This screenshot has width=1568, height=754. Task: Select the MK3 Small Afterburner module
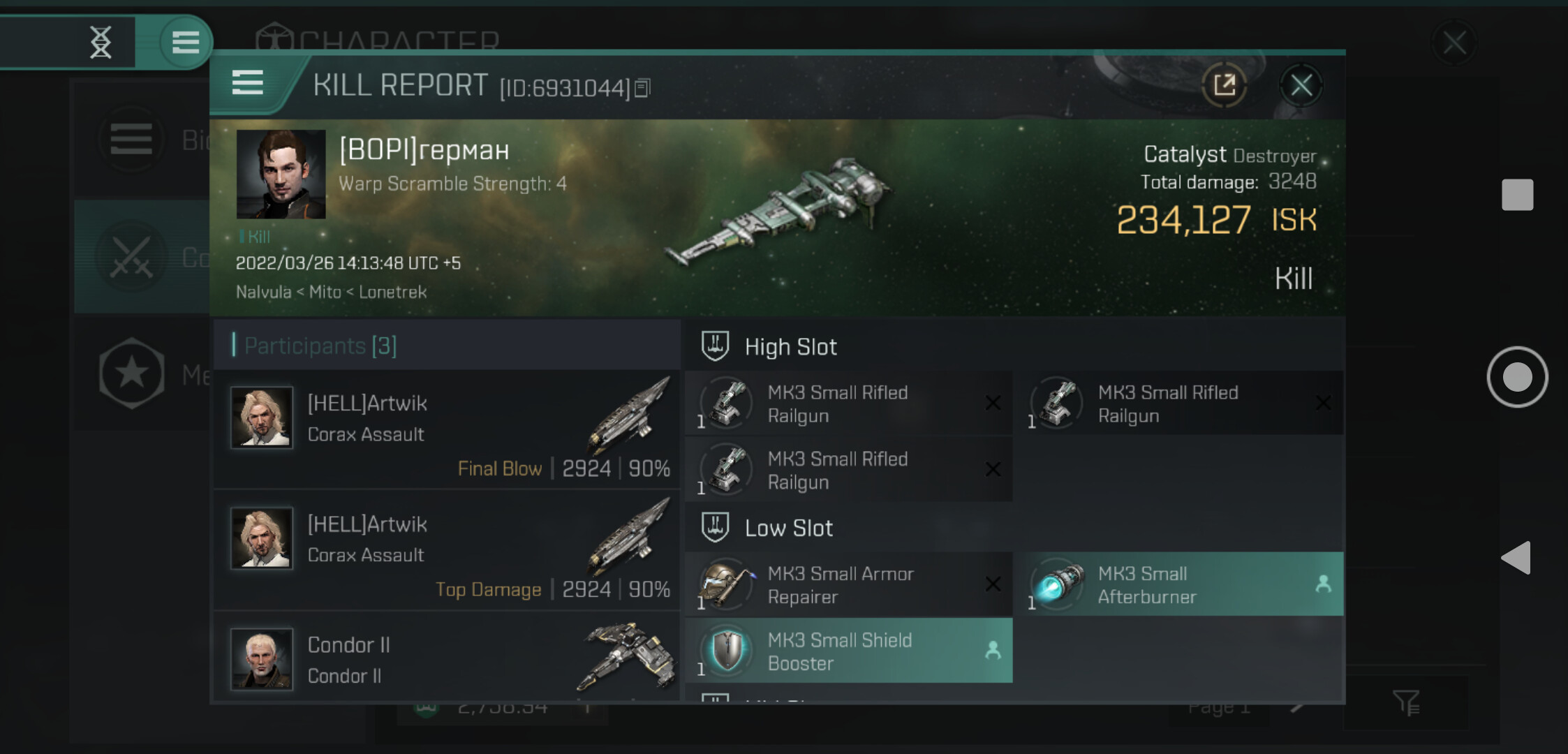click(x=1179, y=584)
